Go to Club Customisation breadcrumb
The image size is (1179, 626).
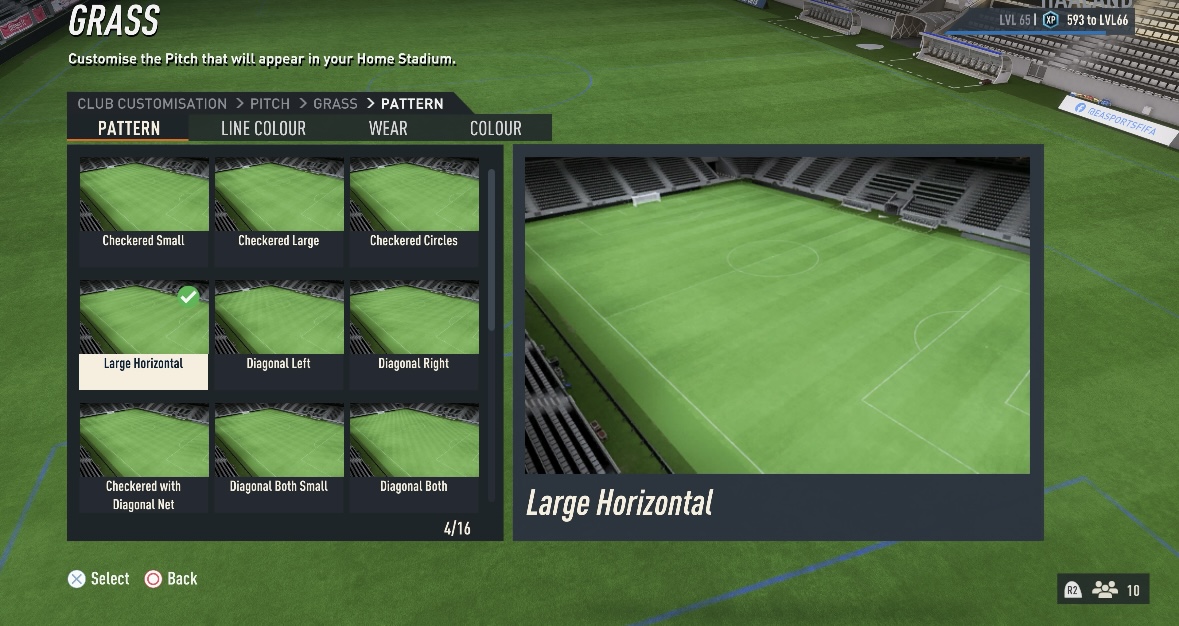(x=152, y=104)
